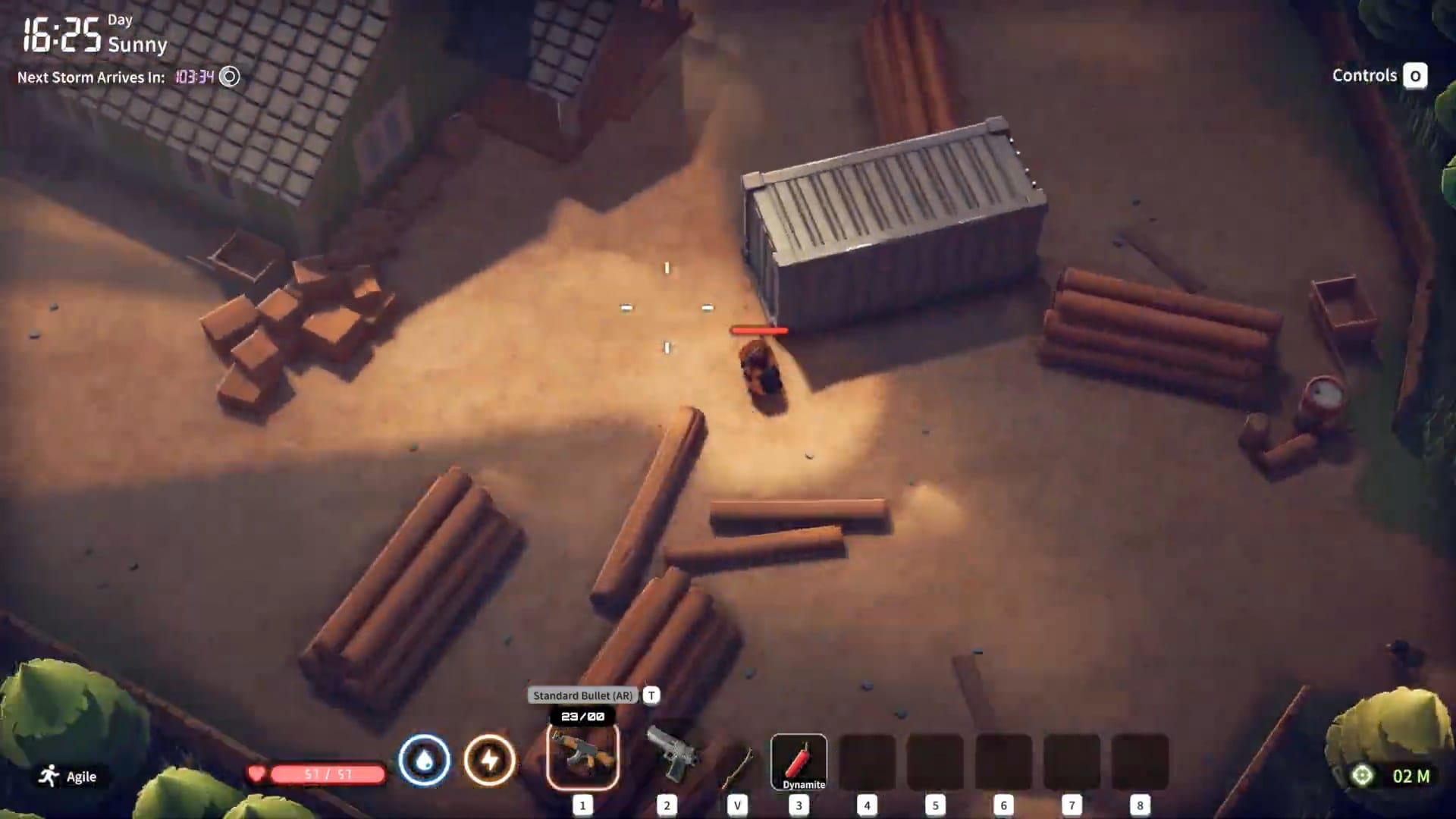Viewport: 1456px width, 819px height.
Task: Click the storm timer circular indicator icon
Action: pos(229,77)
